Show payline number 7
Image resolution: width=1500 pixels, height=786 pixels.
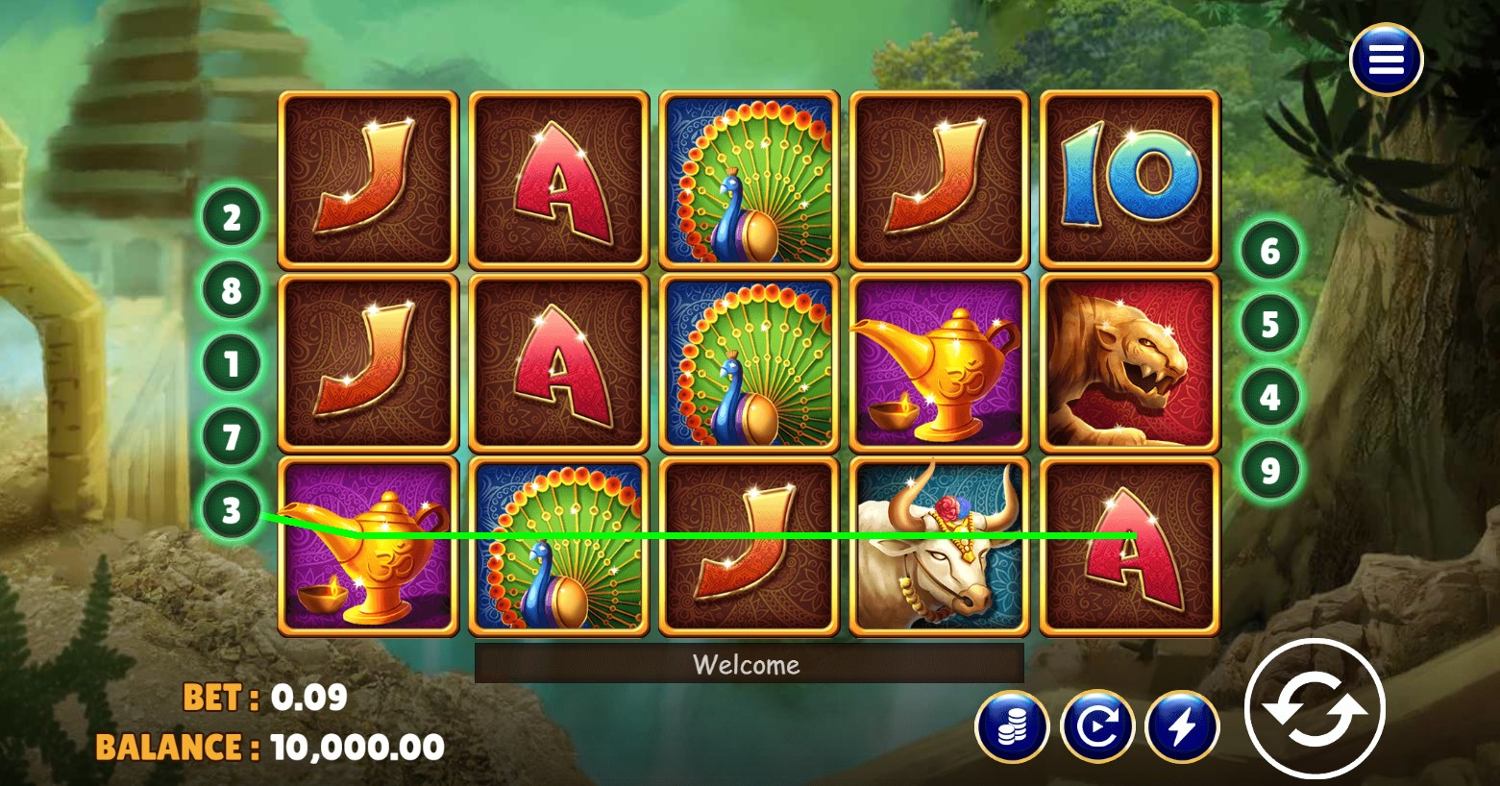(231, 437)
